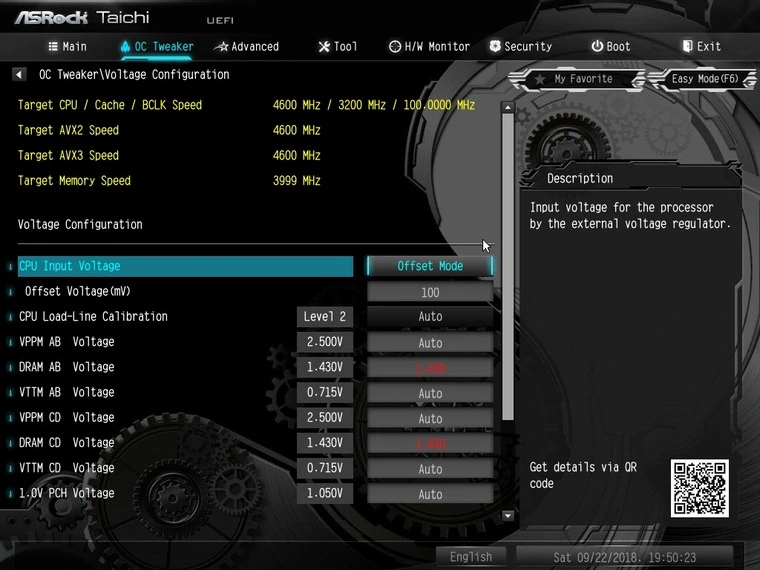Select the 1.0V PCH Voltage Auto field

(430, 494)
